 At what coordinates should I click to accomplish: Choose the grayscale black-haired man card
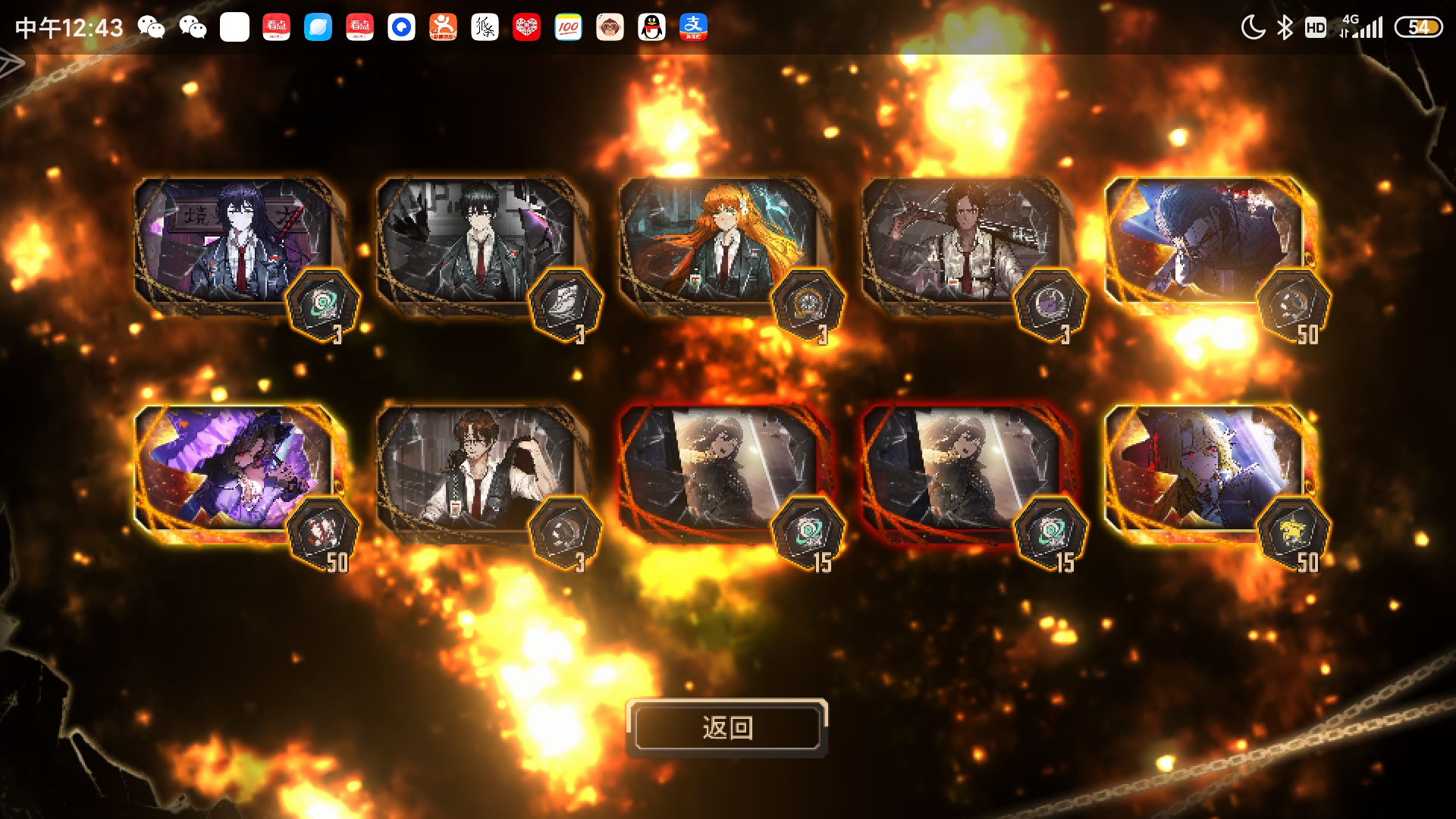coord(478,243)
